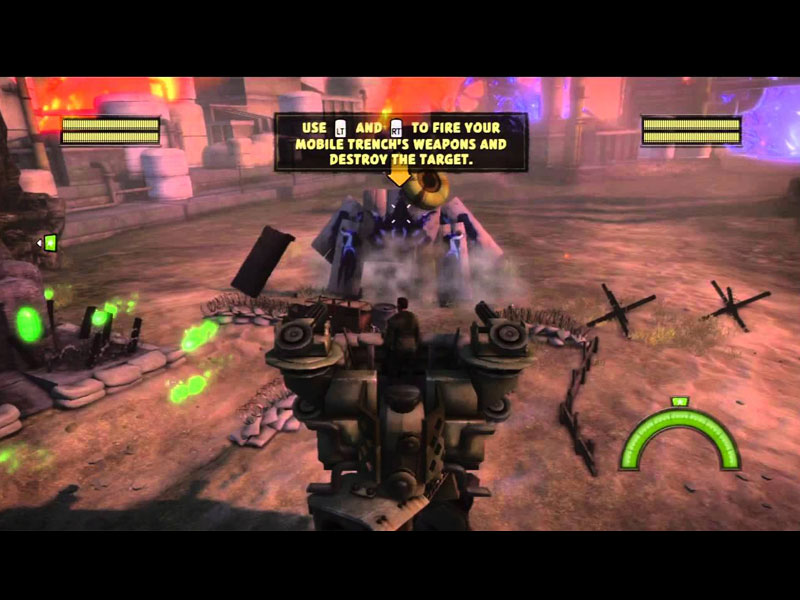The height and width of the screenshot is (600, 800).
Task: Click the weapons tutorial message box
Action: click(x=401, y=142)
